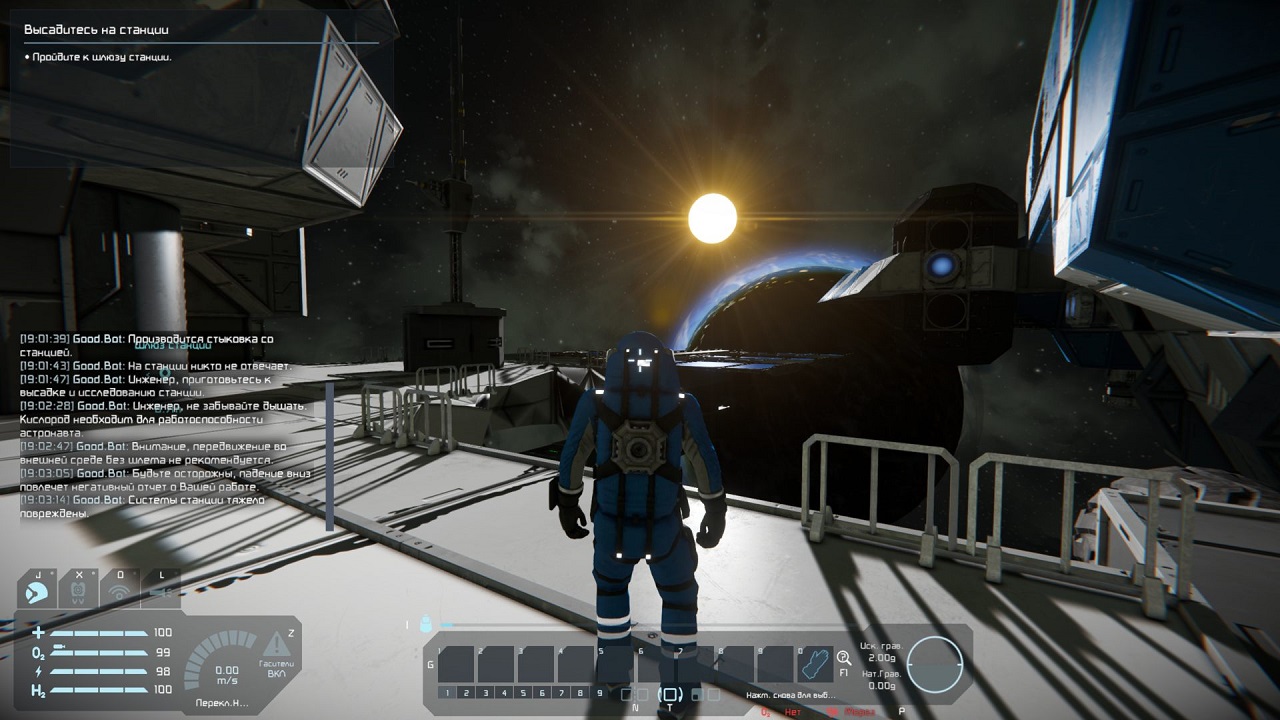Switch to toolbar page 9
This screenshot has width=1280, height=720.
[x=599, y=693]
